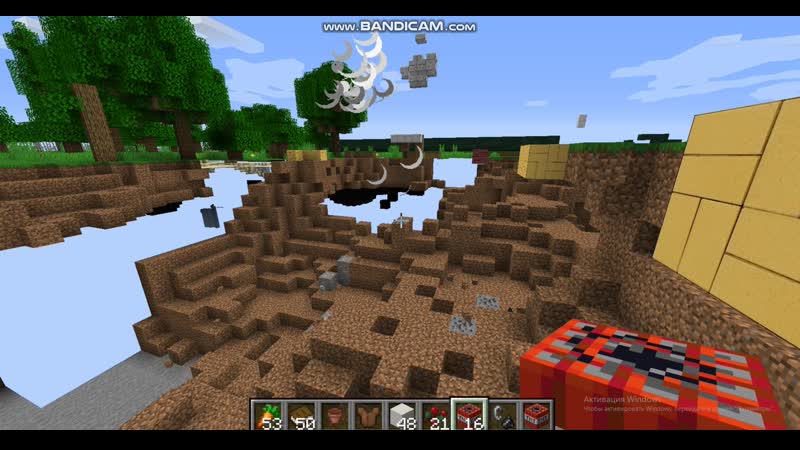Screen dimensions: 800x450
Task: Select the red berries stack of 21
Action: (433, 413)
